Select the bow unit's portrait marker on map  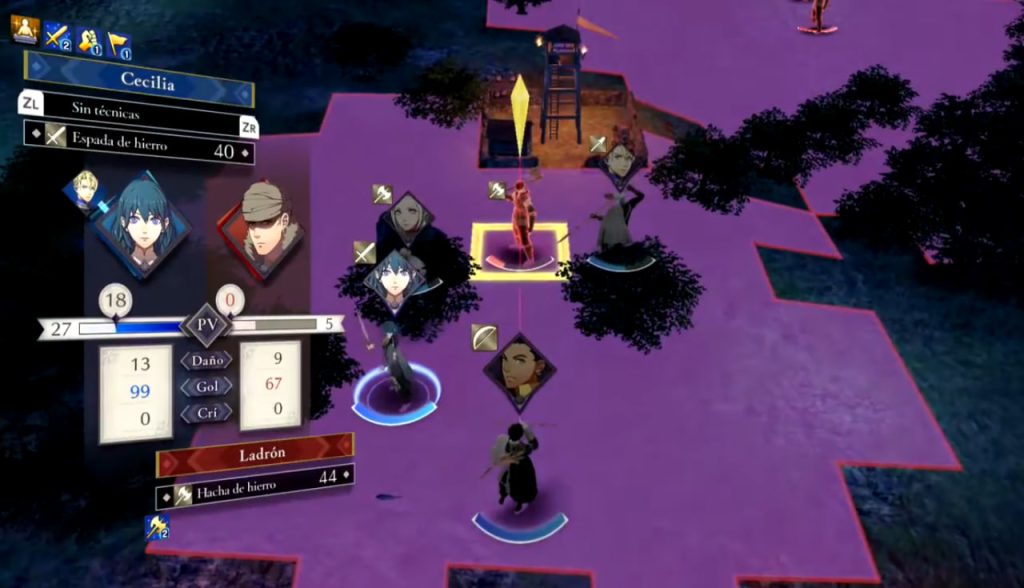(x=518, y=370)
